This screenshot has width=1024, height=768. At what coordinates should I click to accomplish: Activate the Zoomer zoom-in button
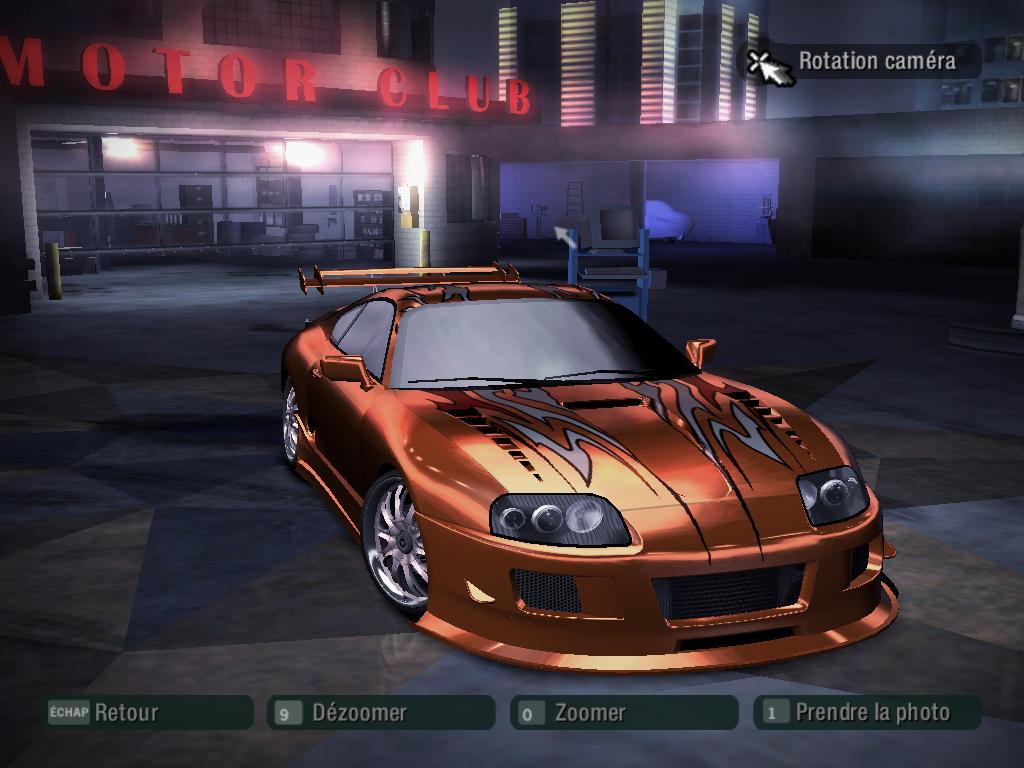(624, 713)
